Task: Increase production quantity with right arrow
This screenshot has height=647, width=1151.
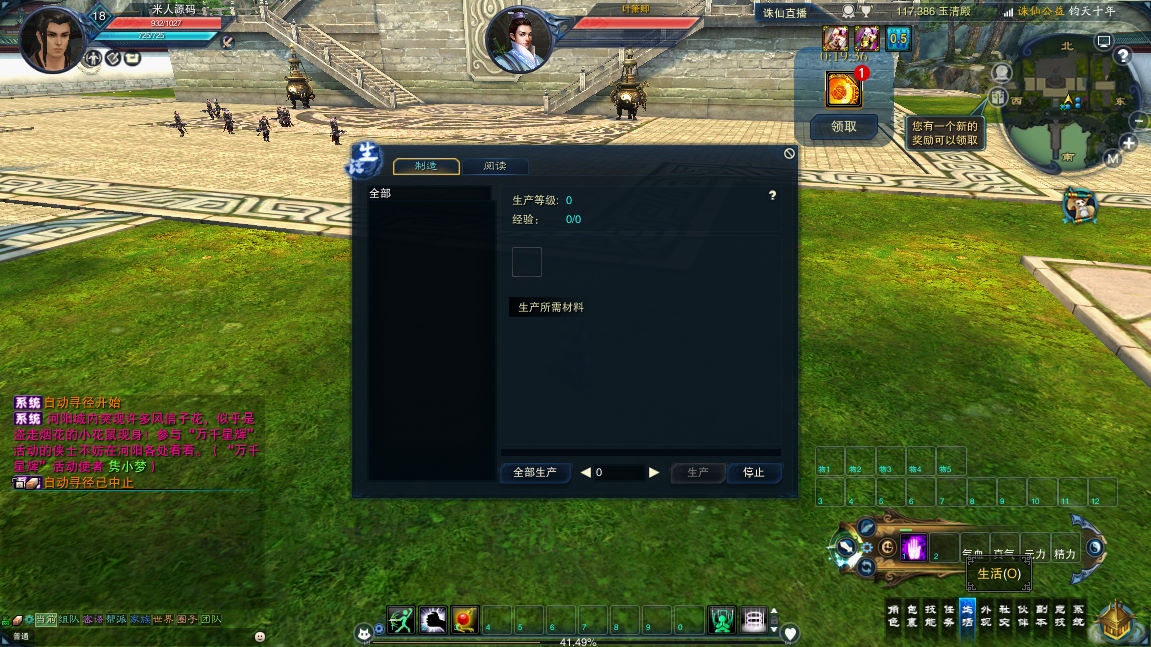Action: pos(654,473)
